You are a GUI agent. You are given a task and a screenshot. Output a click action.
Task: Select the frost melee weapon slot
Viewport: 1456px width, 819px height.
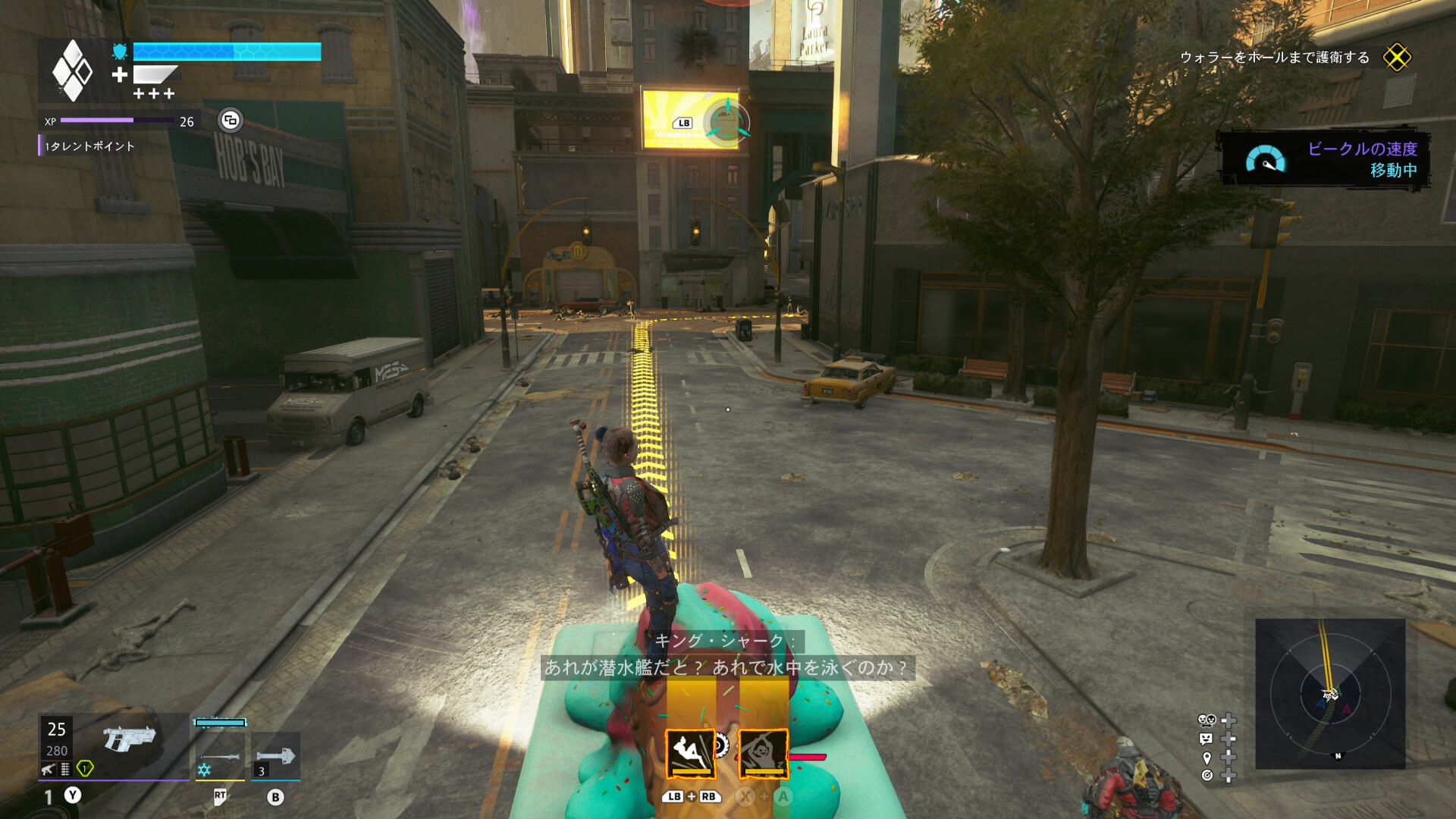point(220,754)
